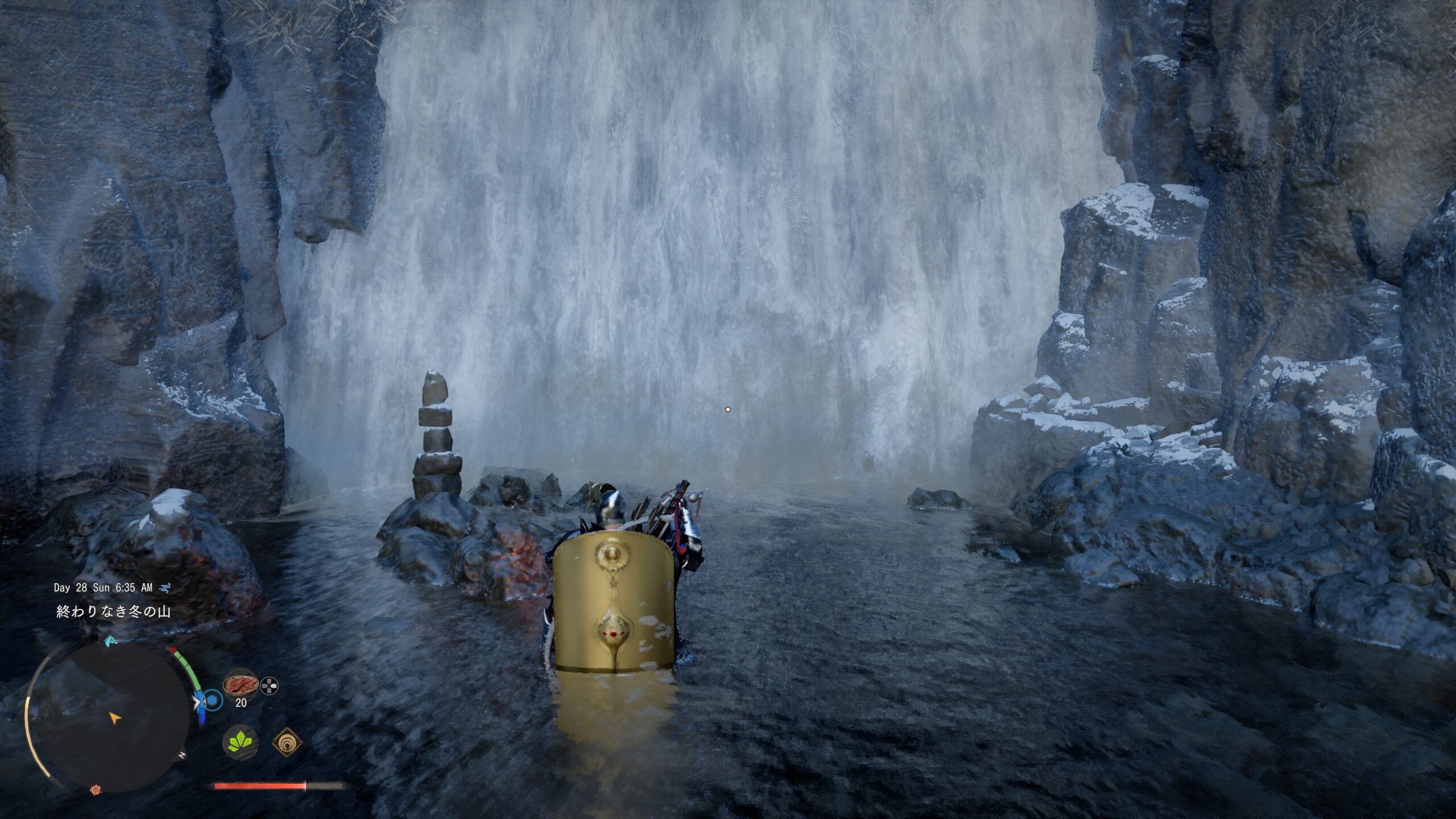Click the blue snowflake cold status icon

213,700
